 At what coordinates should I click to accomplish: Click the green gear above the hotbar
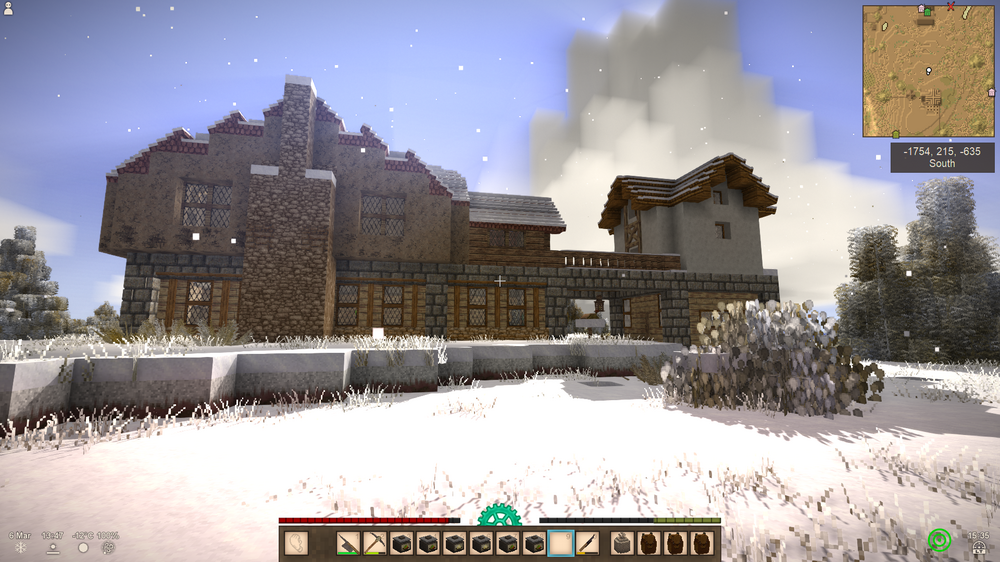[499, 516]
